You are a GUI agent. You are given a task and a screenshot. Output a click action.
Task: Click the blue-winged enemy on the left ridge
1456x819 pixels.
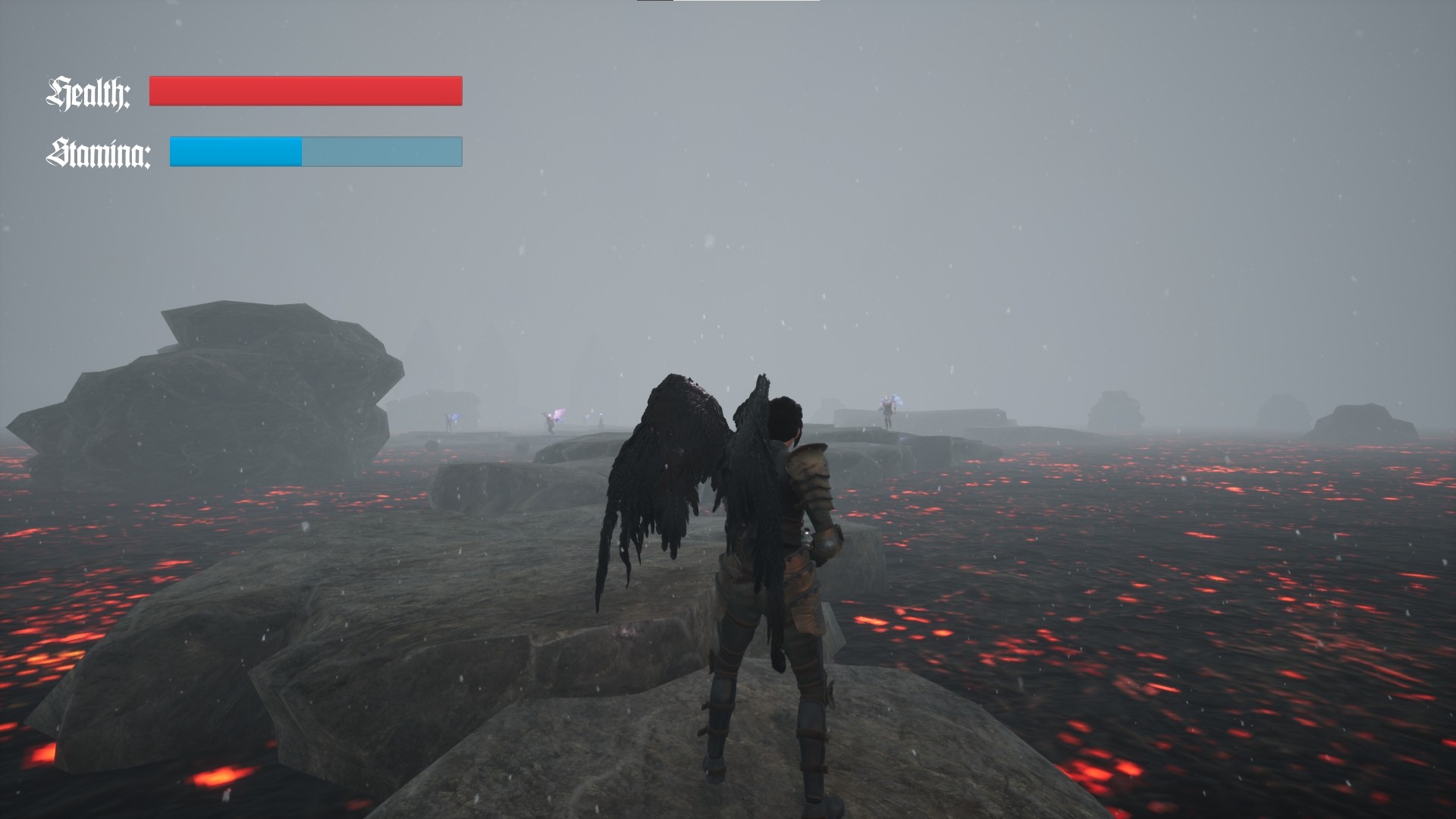coord(451,419)
